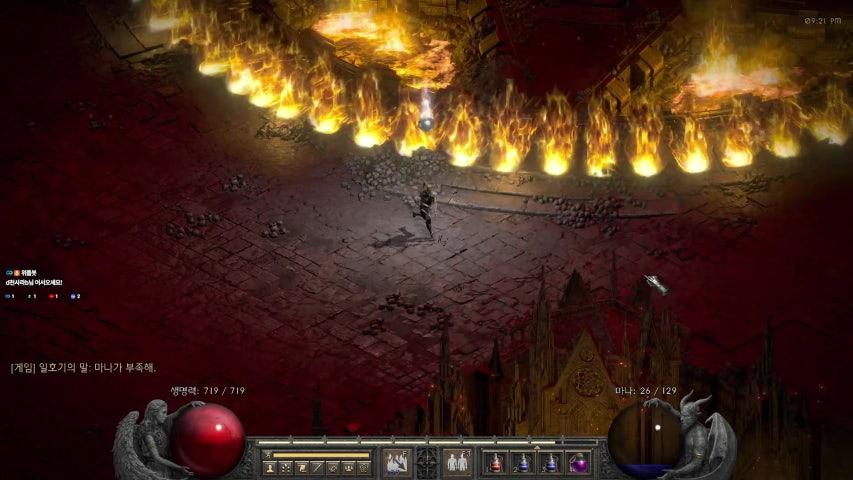
Task: Open the right-click skill icon with two figures
Action: click(x=458, y=462)
